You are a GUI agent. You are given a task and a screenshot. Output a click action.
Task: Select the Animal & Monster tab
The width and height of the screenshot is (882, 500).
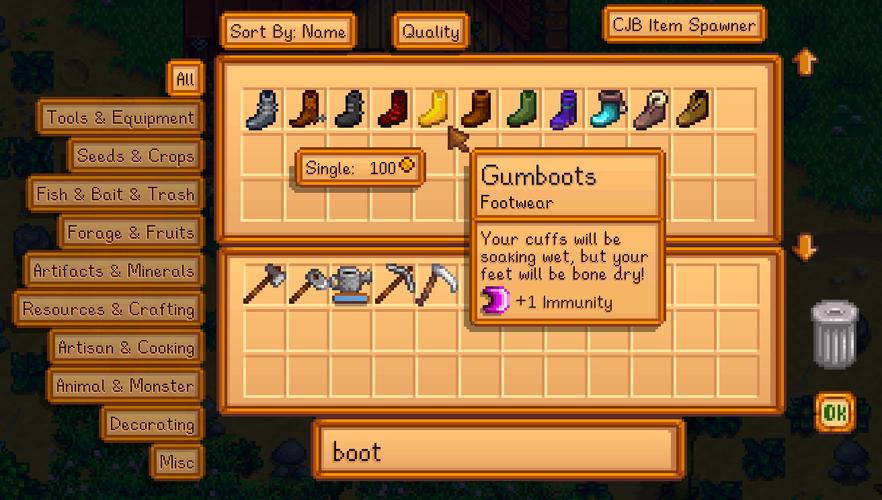124,386
